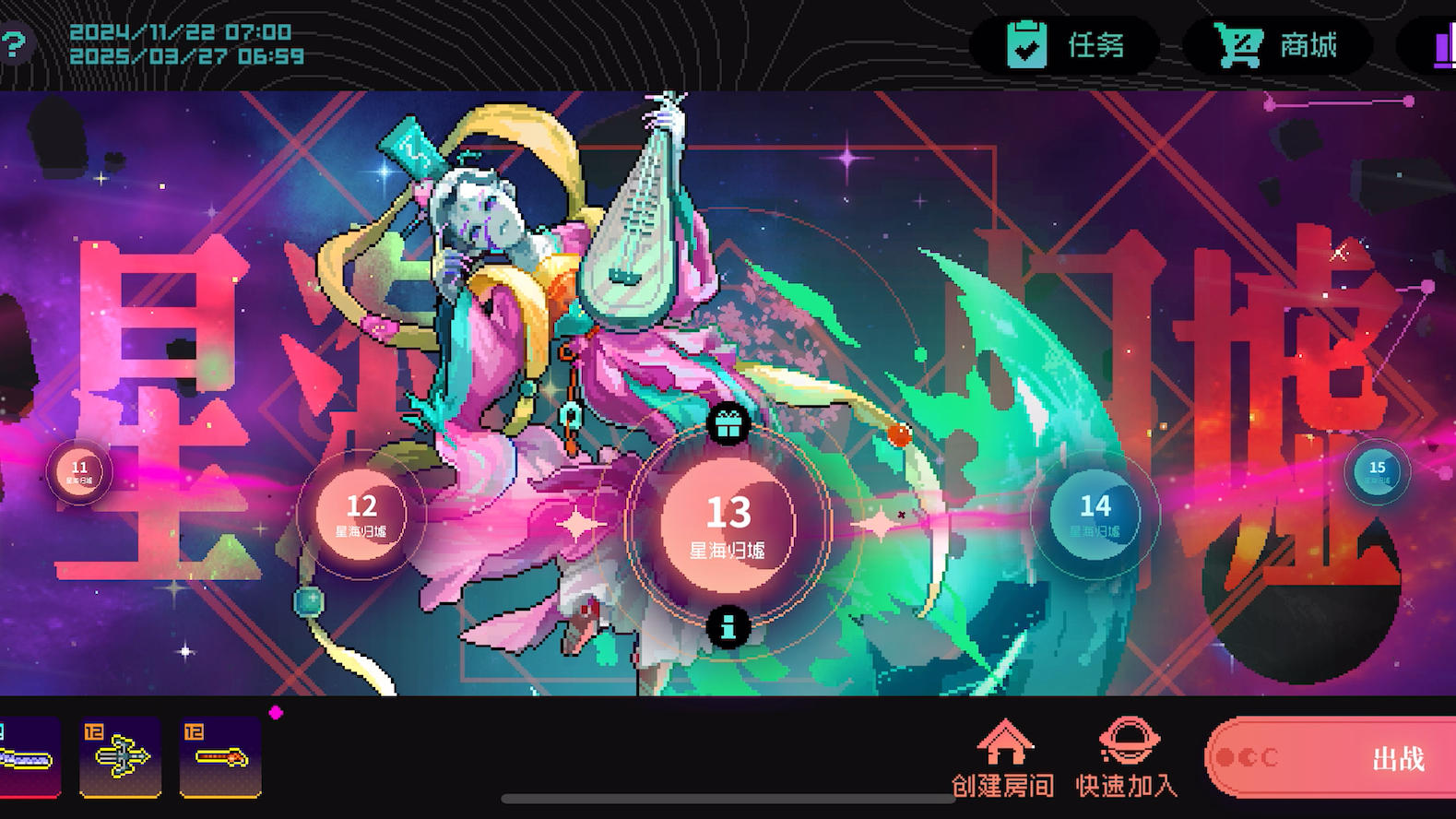Select the winged spaceship weapon thumbnail
The width and height of the screenshot is (1456, 819).
[x=120, y=757]
